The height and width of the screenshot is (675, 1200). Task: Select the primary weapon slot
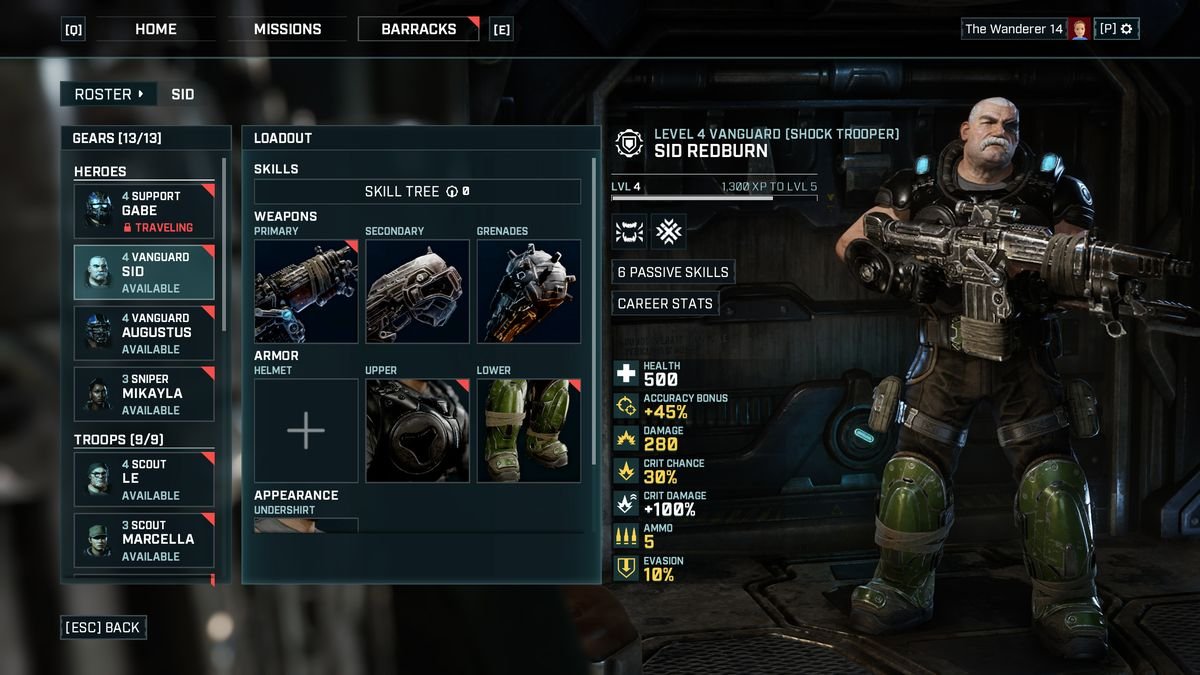(x=306, y=291)
